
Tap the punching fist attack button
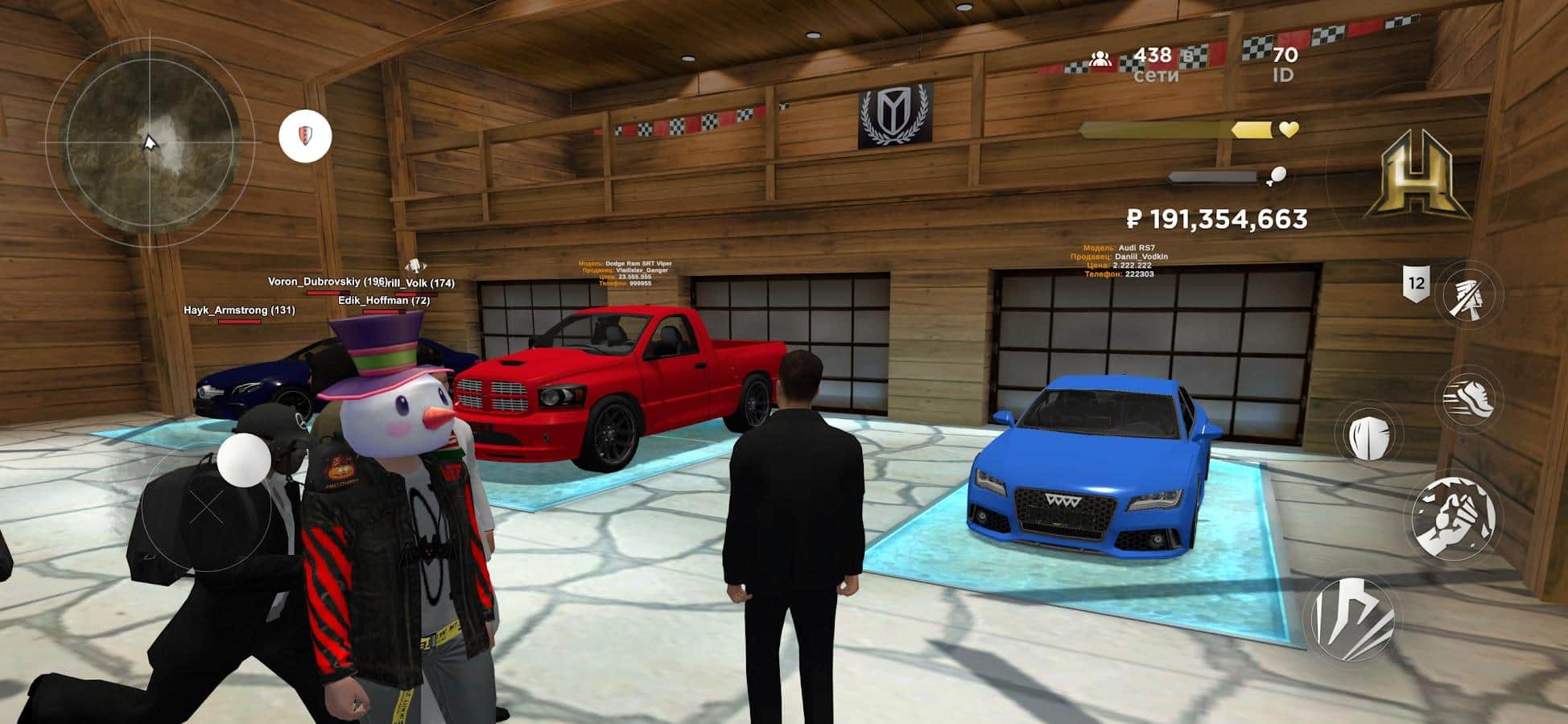pos(1455,517)
